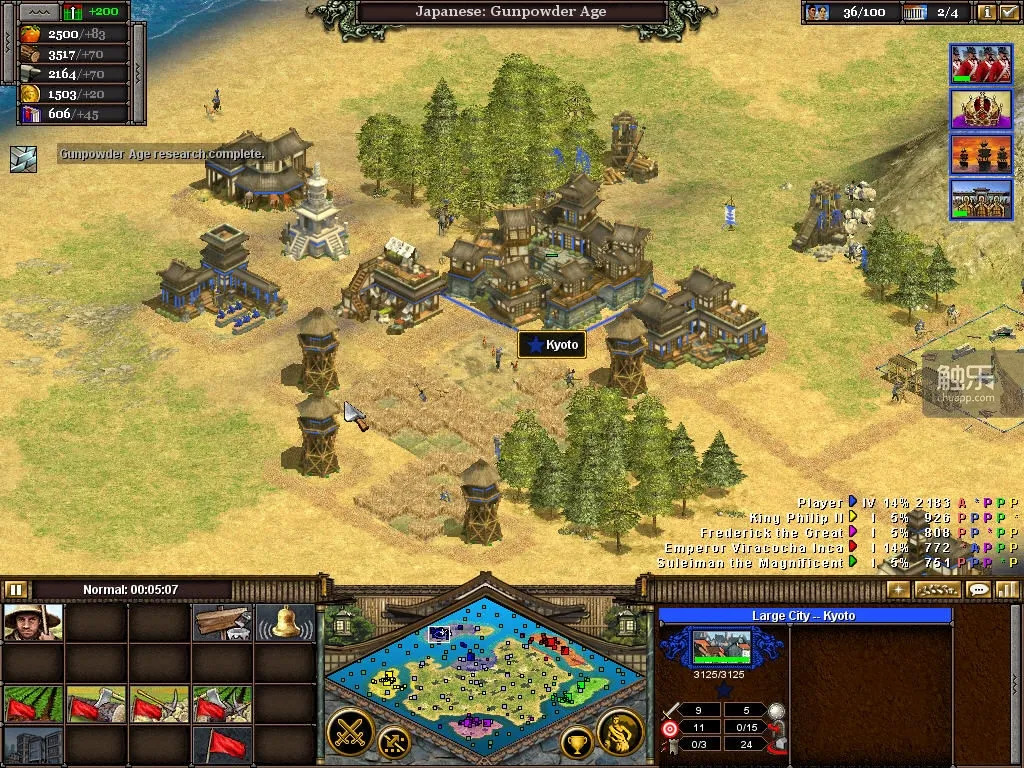Screen dimensions: 1024x768
Task: Open the crossed swords button beside minimap
Action: [350, 732]
